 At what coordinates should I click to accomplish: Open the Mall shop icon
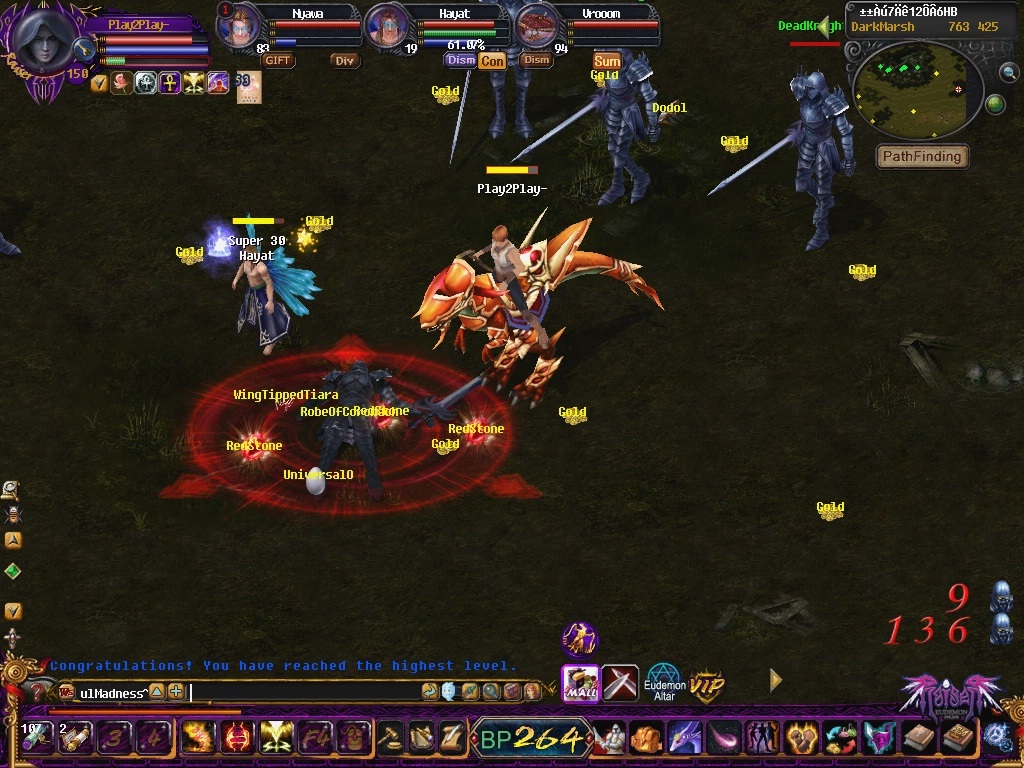[580, 682]
